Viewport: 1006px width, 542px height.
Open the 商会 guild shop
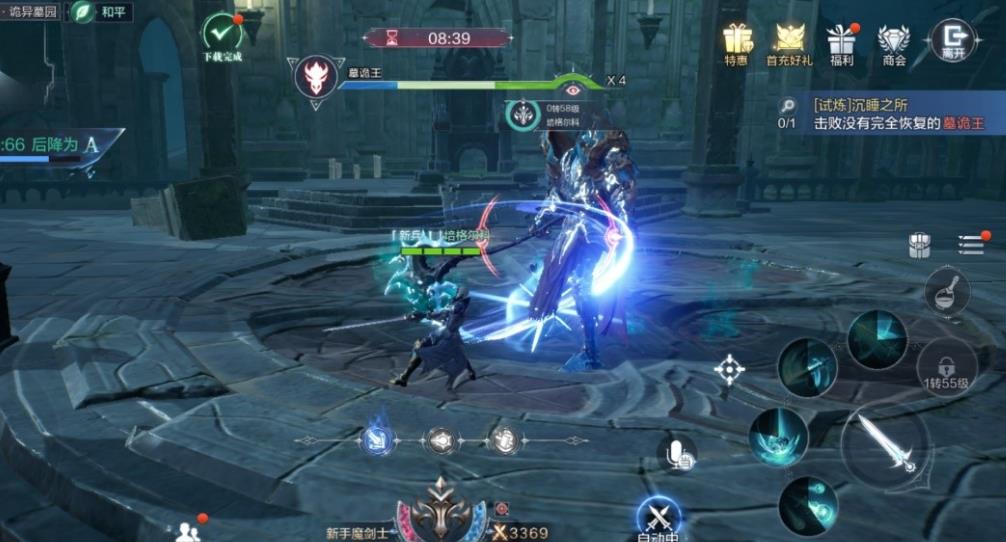point(893,42)
